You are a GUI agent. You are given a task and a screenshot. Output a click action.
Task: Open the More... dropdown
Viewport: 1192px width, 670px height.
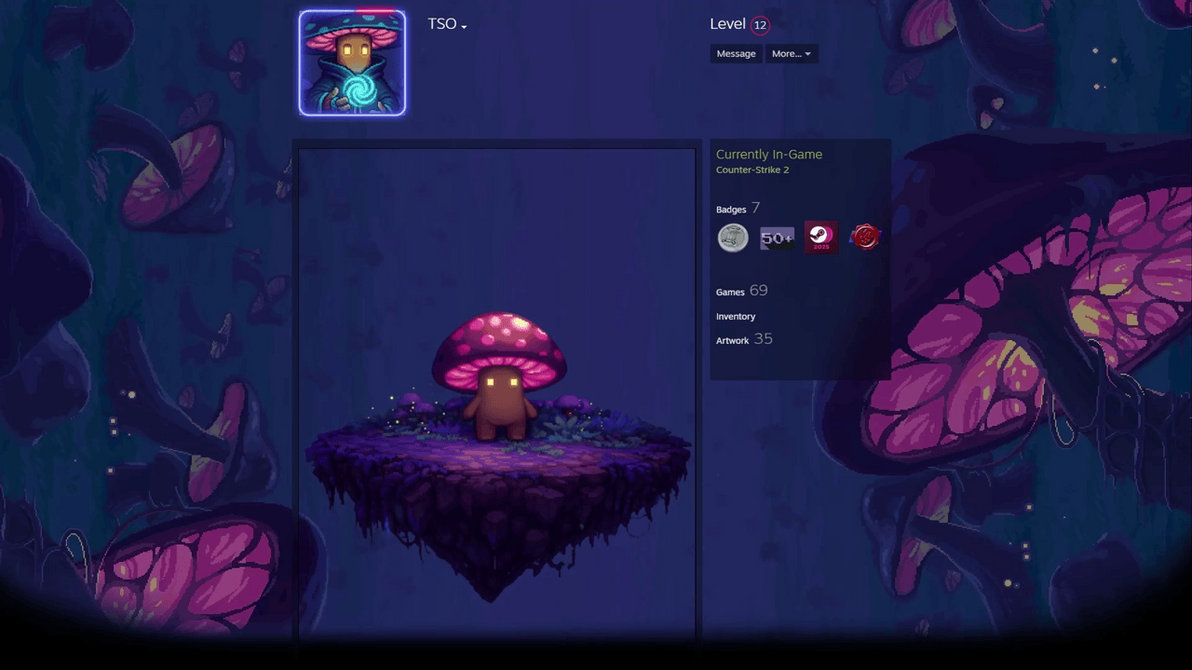(x=791, y=54)
